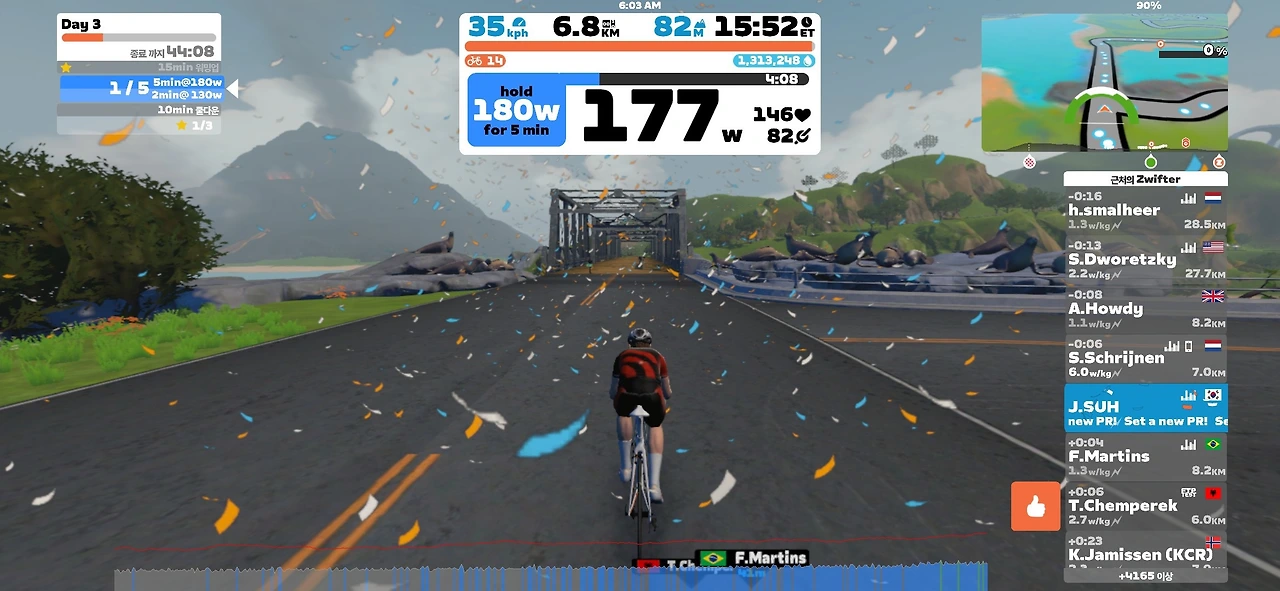
Task: Show more riders via the +4165 footer
Action: [x=1145, y=576]
